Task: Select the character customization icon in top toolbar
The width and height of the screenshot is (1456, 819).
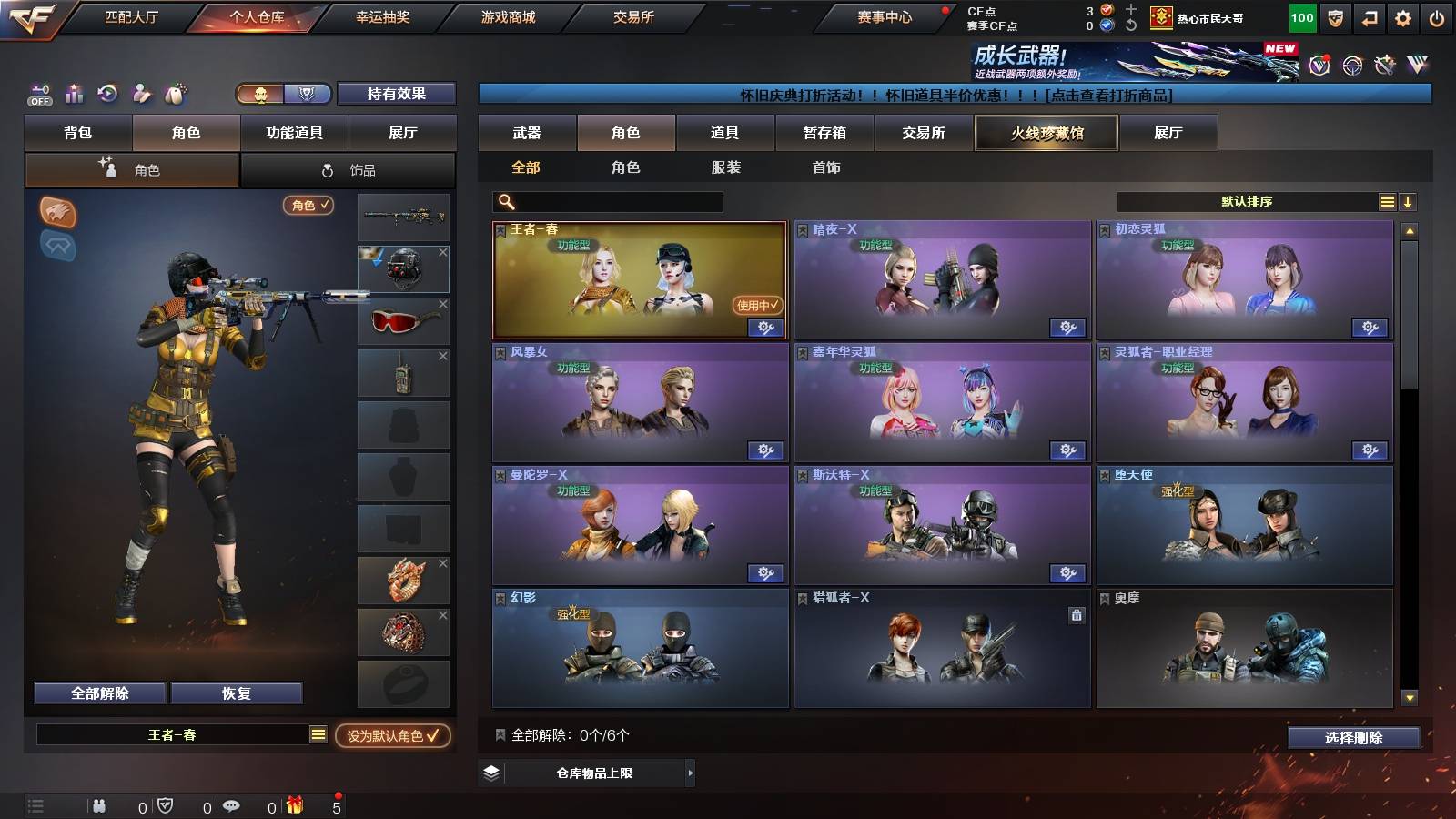Action: pos(141,92)
